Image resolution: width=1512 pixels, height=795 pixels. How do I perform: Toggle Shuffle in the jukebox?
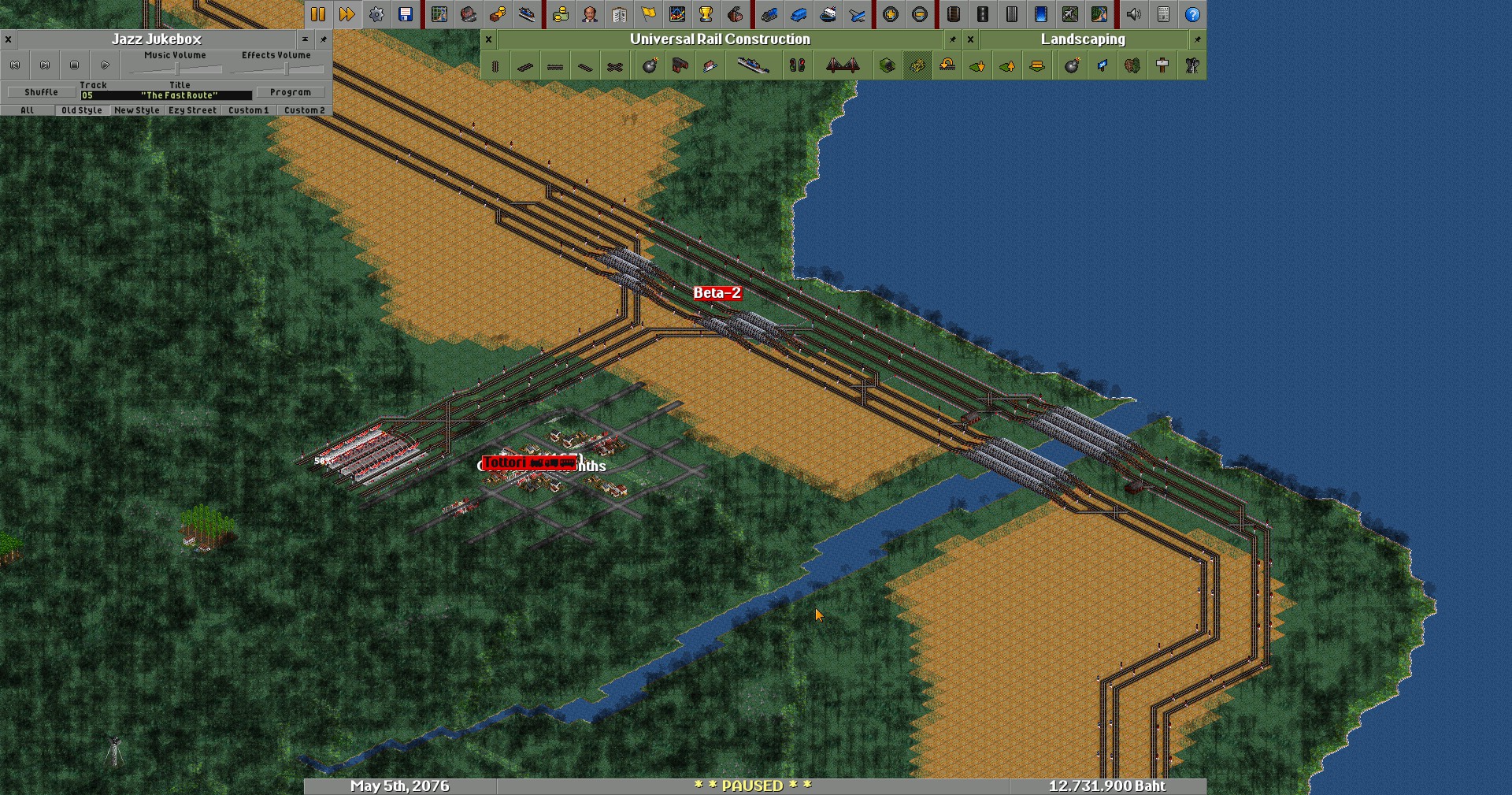[x=41, y=92]
